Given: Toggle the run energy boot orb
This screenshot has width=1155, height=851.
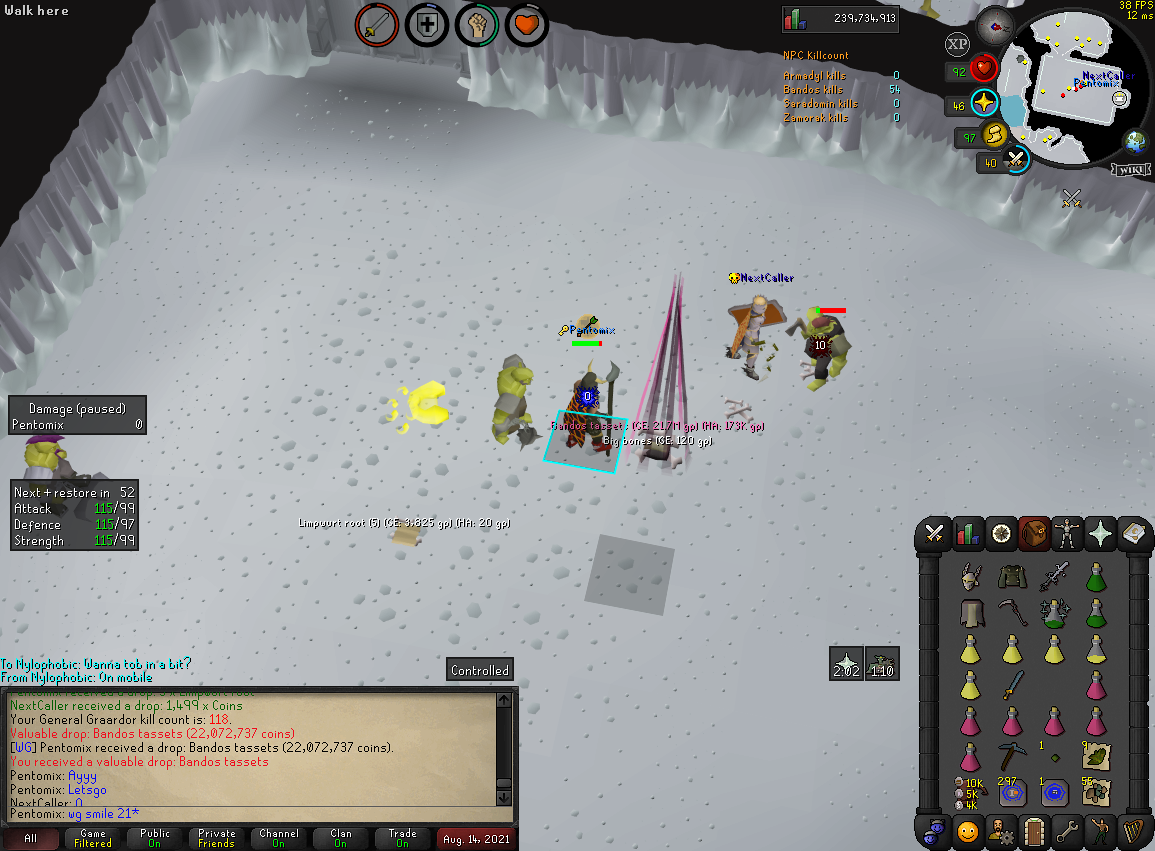Looking at the screenshot, I should 995,136.
